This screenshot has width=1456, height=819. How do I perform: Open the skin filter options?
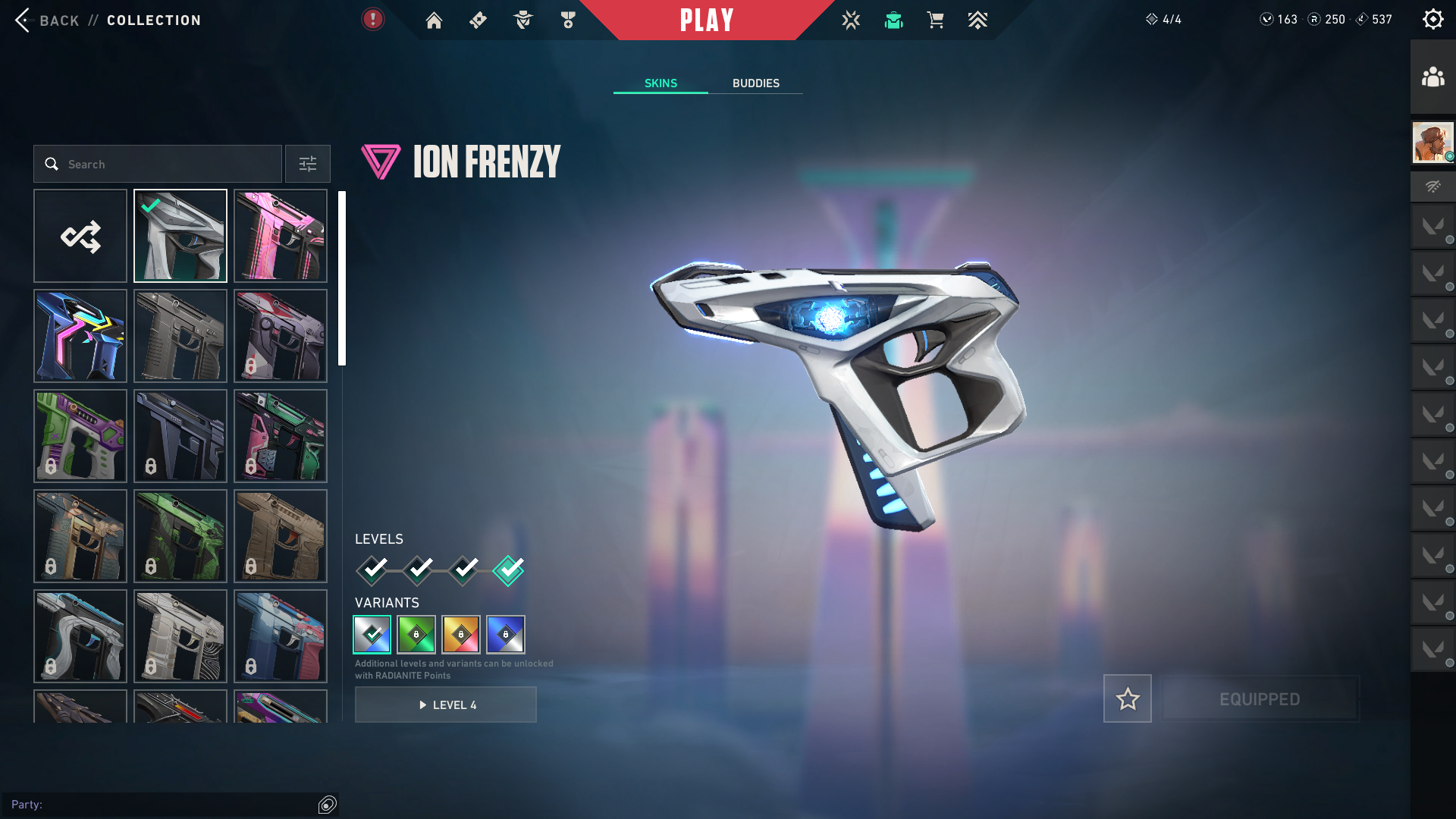click(307, 164)
